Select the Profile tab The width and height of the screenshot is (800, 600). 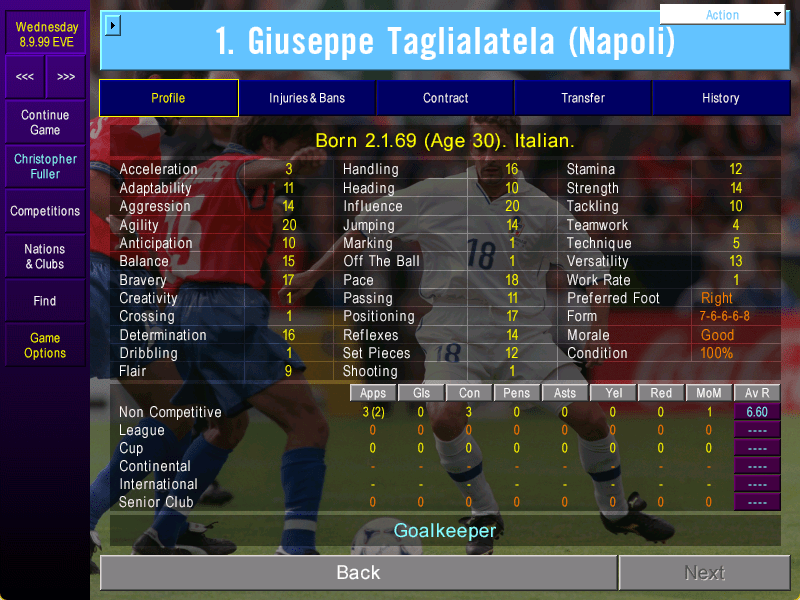[x=168, y=98]
